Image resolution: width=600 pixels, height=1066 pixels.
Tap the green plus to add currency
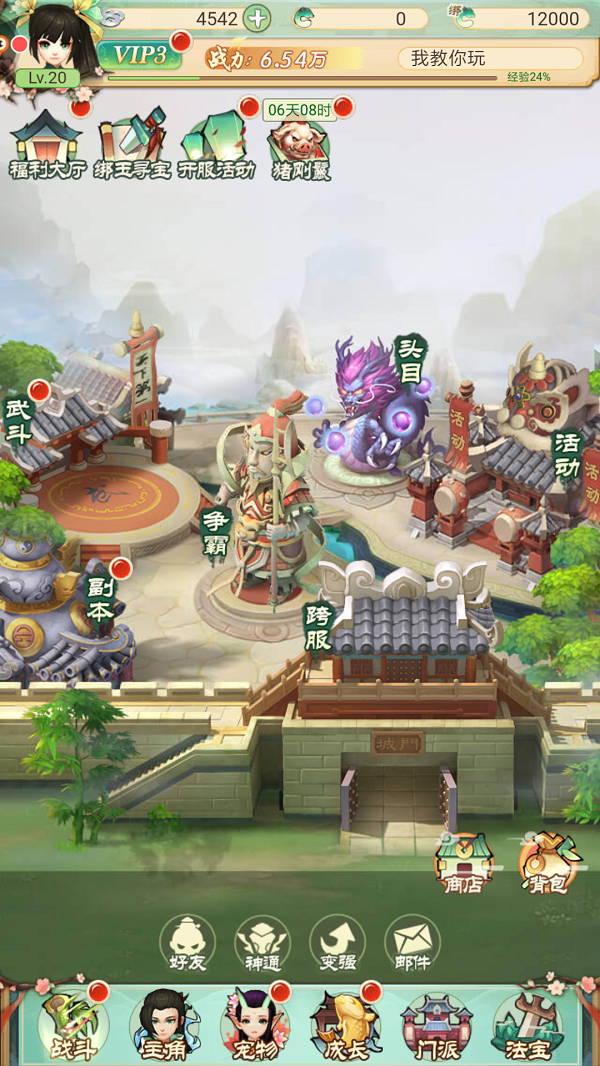click(x=257, y=18)
